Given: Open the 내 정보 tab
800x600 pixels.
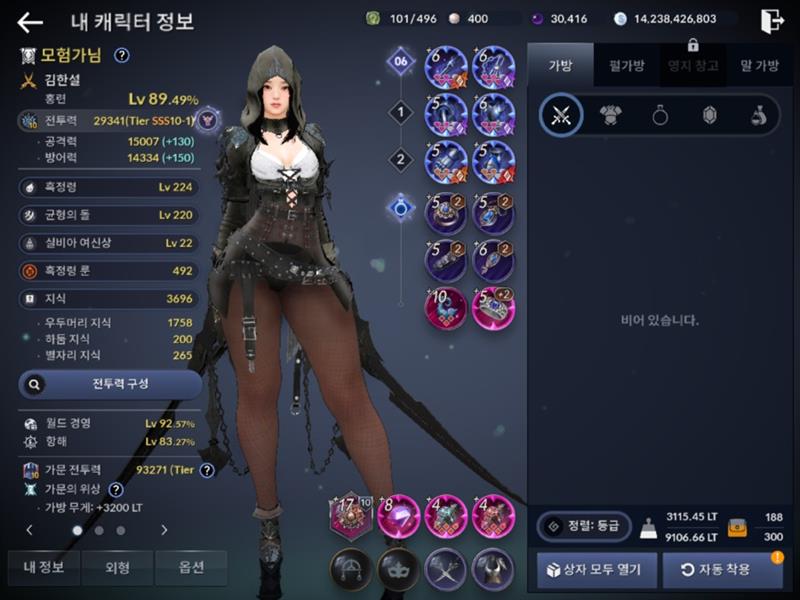Looking at the screenshot, I should pyautogui.click(x=44, y=568).
